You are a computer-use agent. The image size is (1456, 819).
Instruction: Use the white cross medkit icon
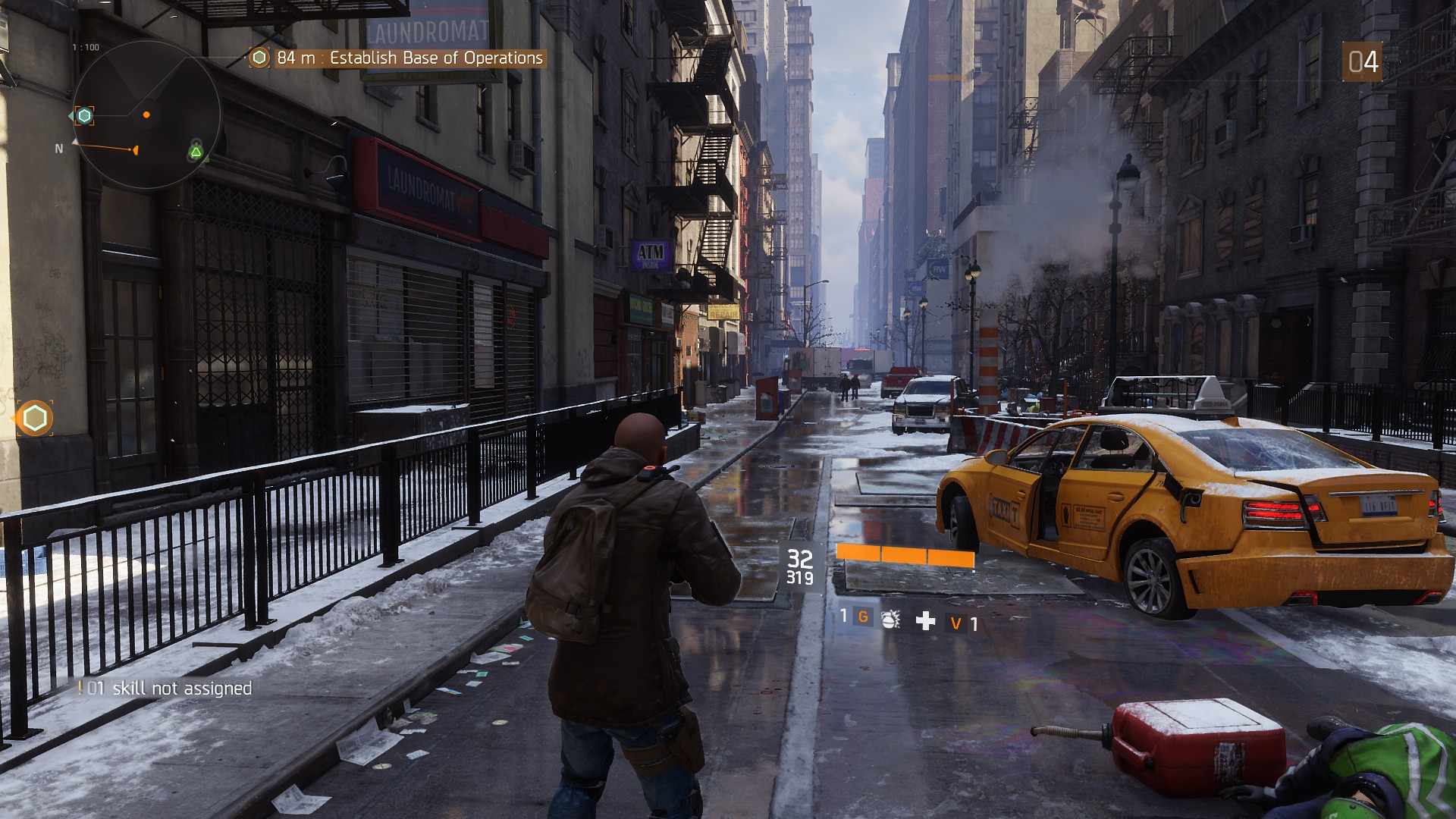(925, 621)
